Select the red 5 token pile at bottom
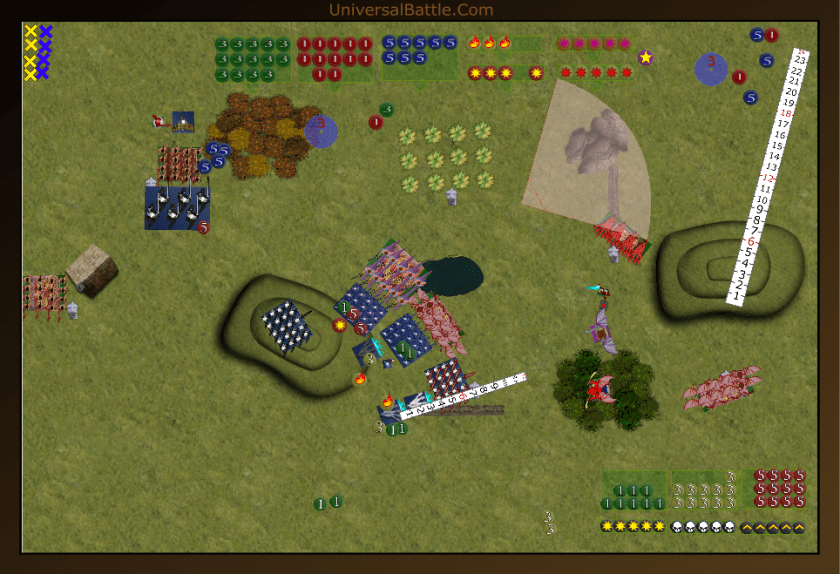Screen dimensions: 840x574 (780, 487)
